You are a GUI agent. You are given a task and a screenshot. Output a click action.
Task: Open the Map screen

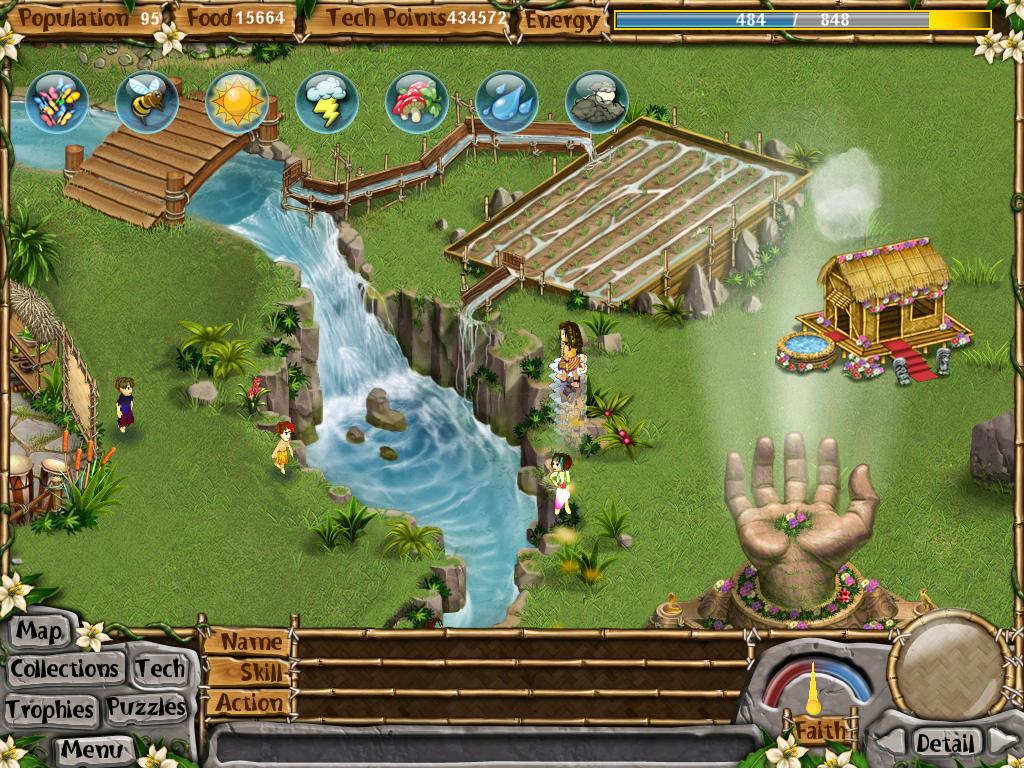(x=40, y=632)
